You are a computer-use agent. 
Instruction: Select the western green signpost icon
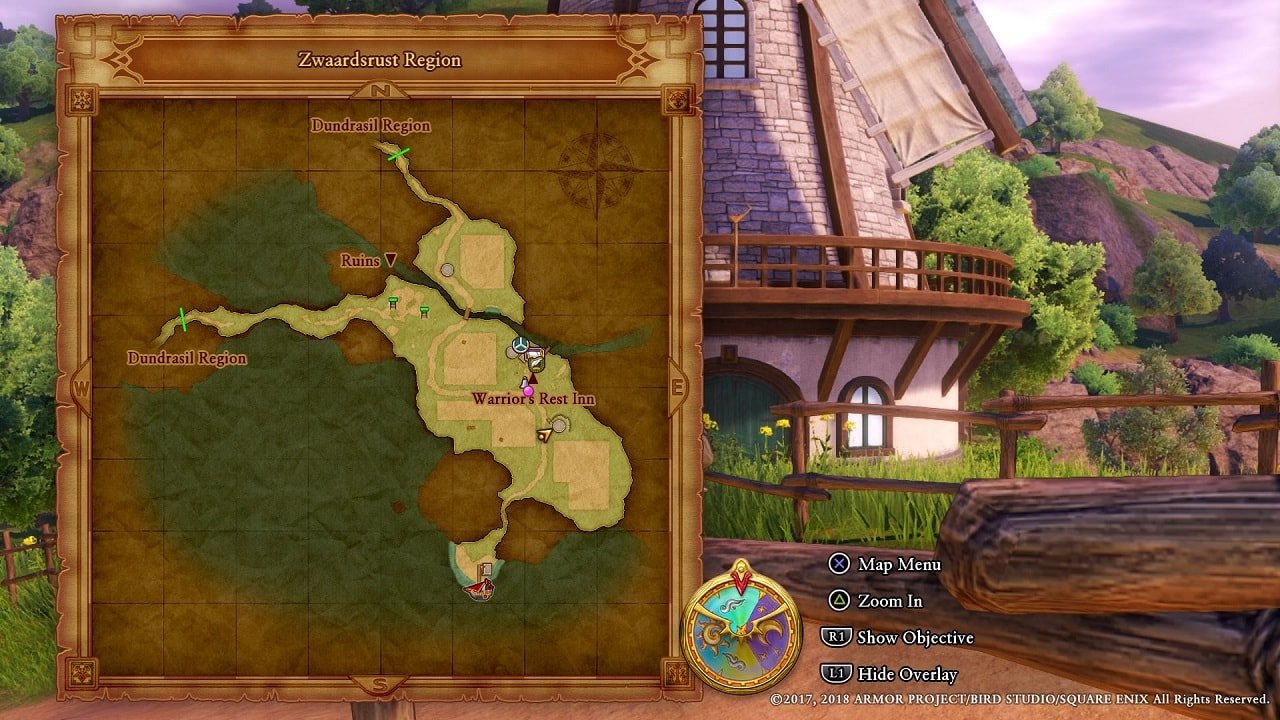click(393, 299)
